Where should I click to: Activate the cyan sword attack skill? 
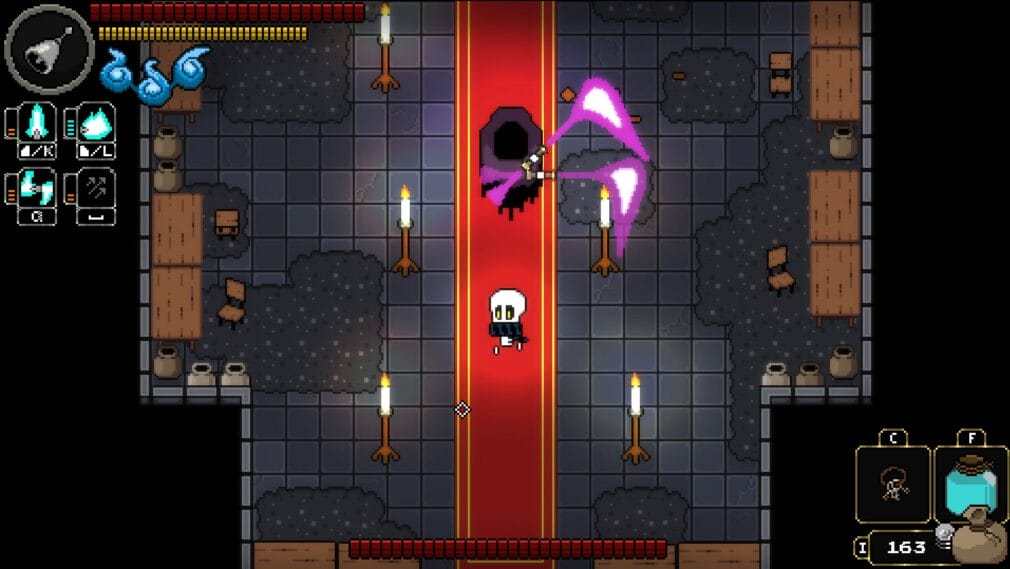39,124
